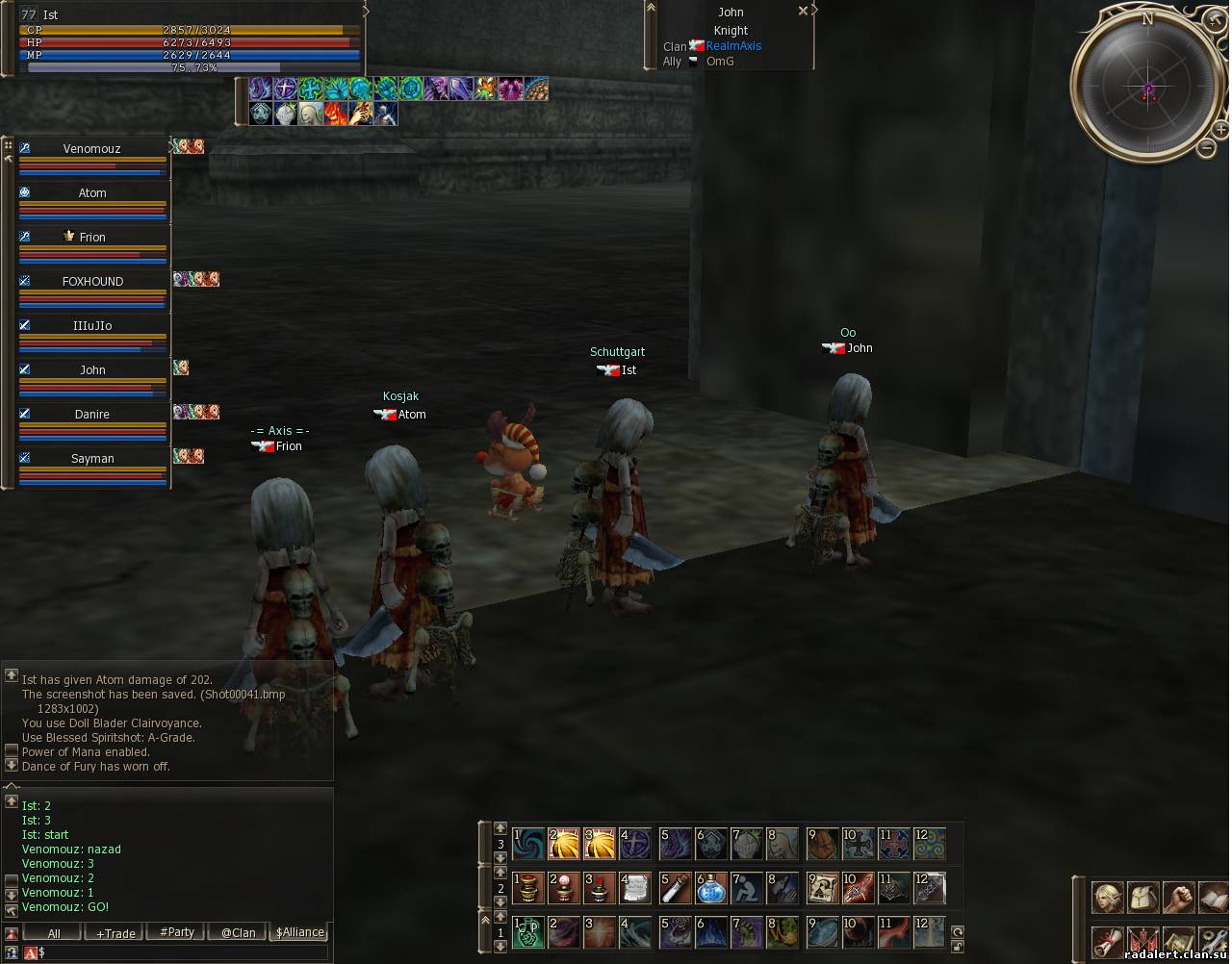This screenshot has height=964, width=1232.
Task: Open the @Clan chat tab
Action: [x=239, y=932]
